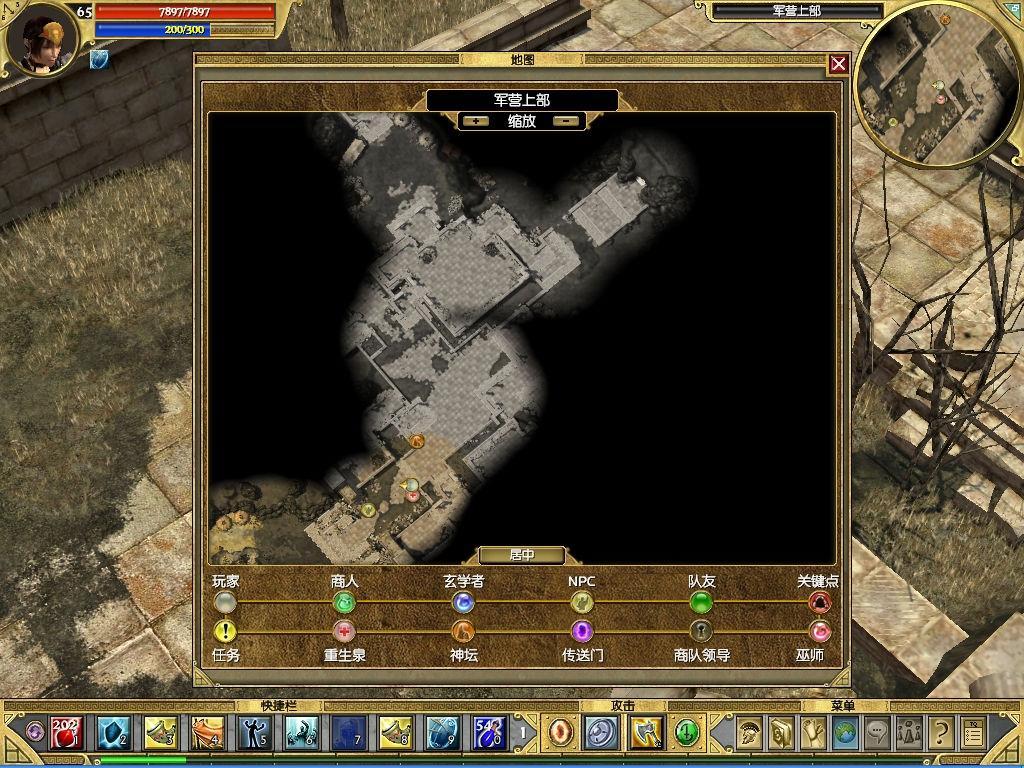The width and height of the screenshot is (1024, 768).
Task: Open the globe map menu button
Action: click(x=844, y=733)
